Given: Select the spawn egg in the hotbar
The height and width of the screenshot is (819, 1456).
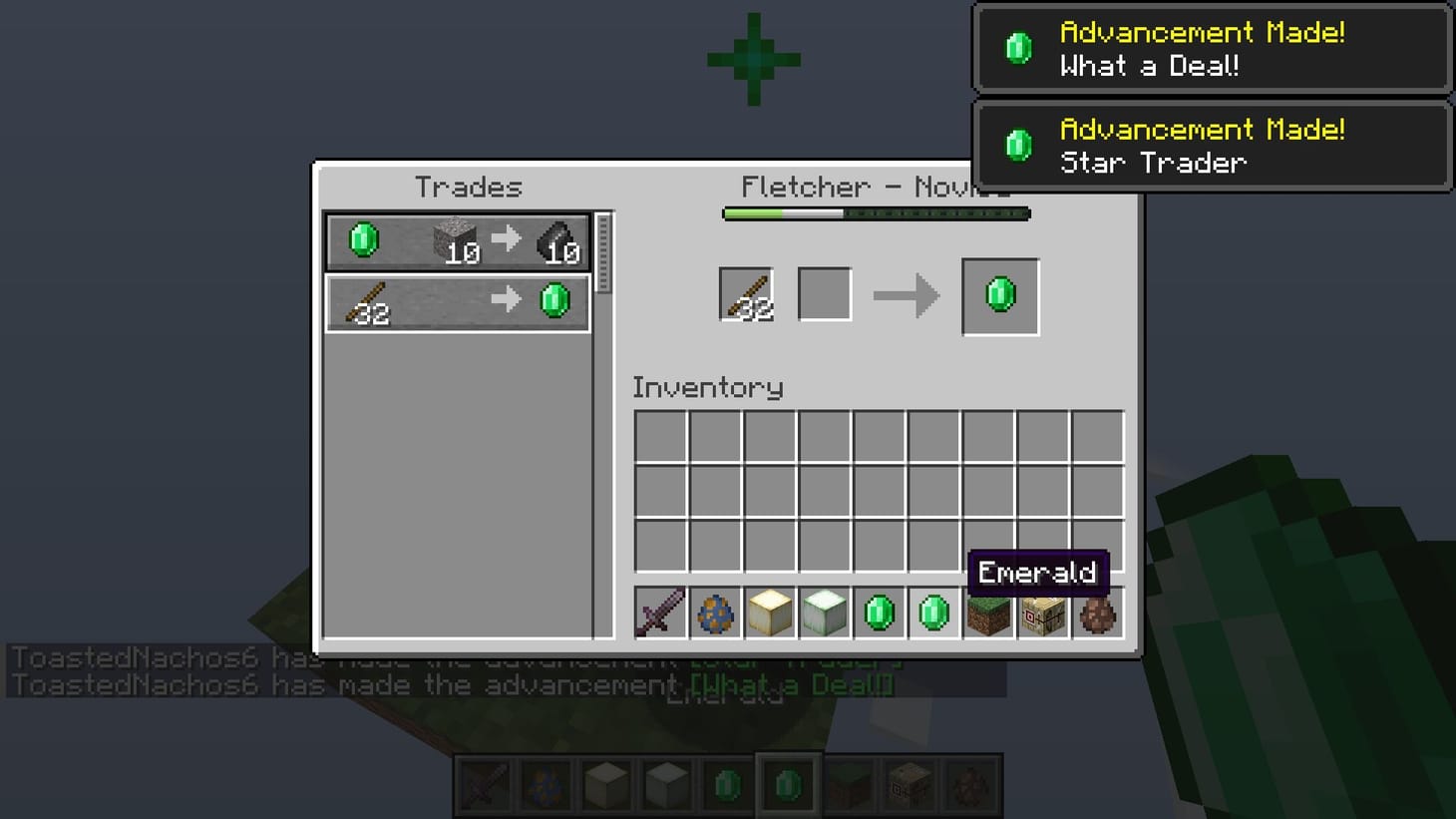Looking at the screenshot, I should click(x=715, y=614).
